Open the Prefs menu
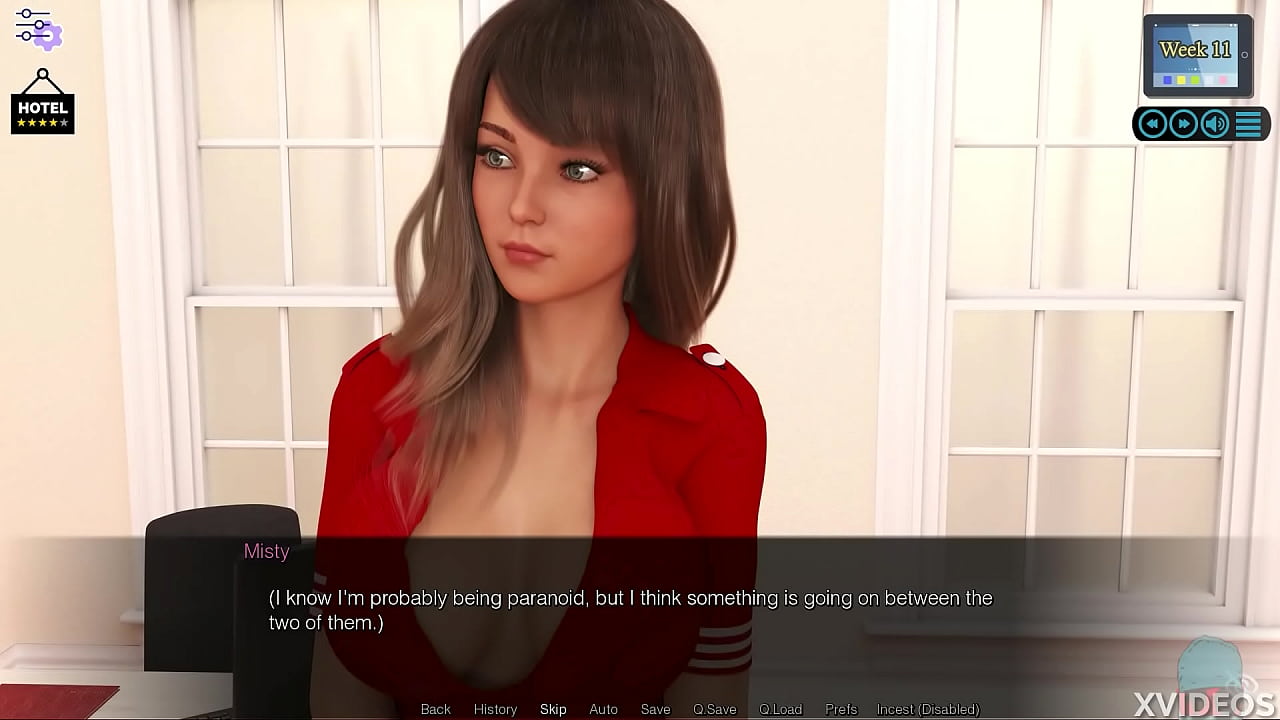Viewport: 1280px width, 720px height. [x=840, y=709]
